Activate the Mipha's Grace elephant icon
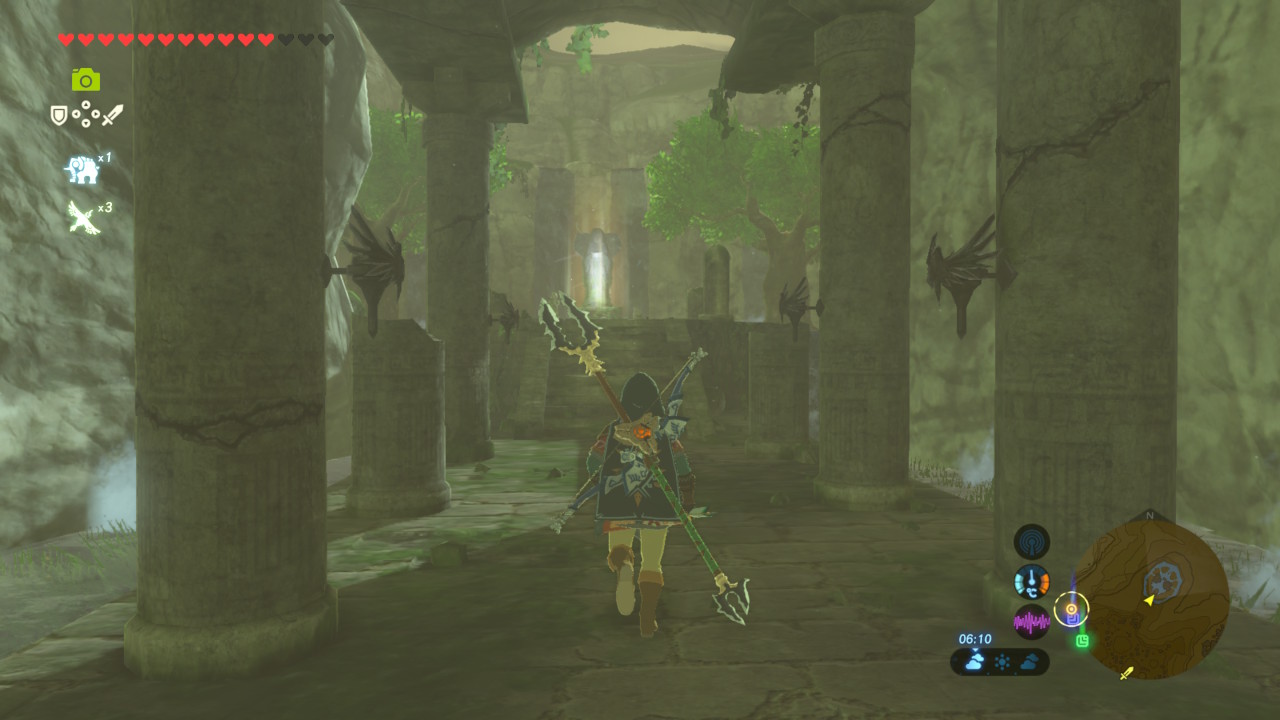The height and width of the screenshot is (720, 1280). pyautogui.click(x=82, y=170)
